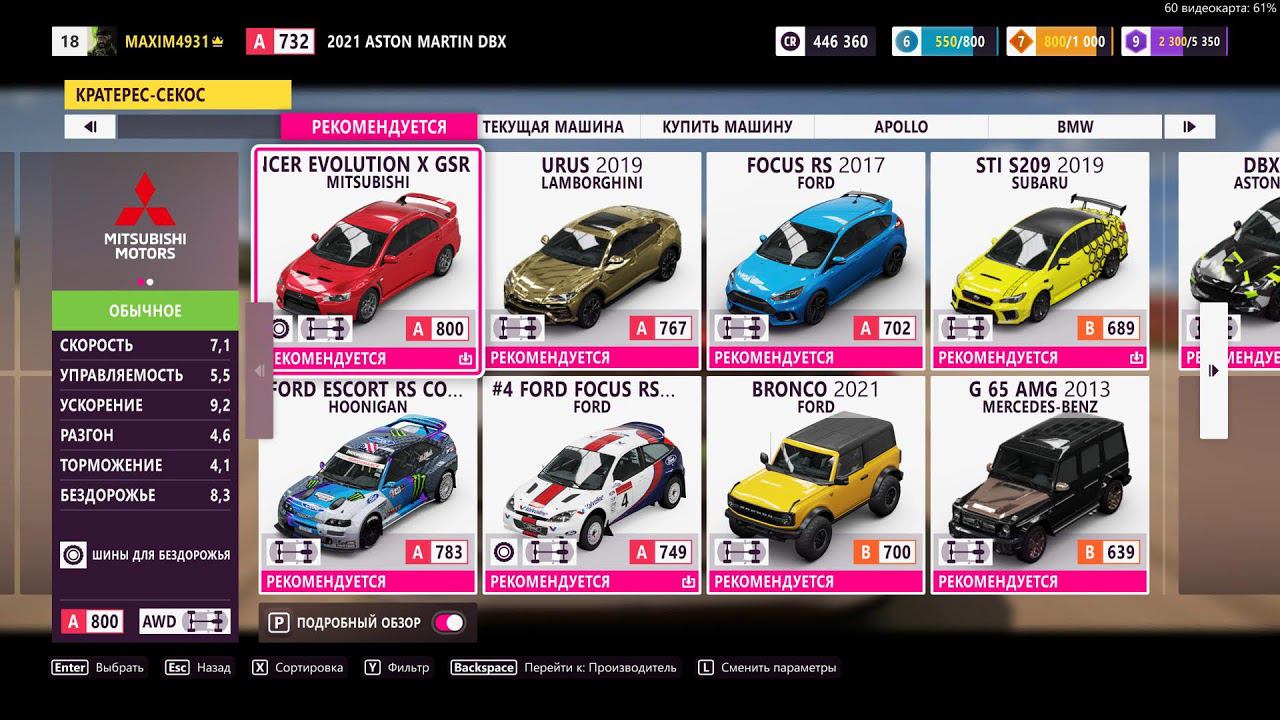Select the Купить машину tab
This screenshot has width=1280, height=720.
(727, 127)
